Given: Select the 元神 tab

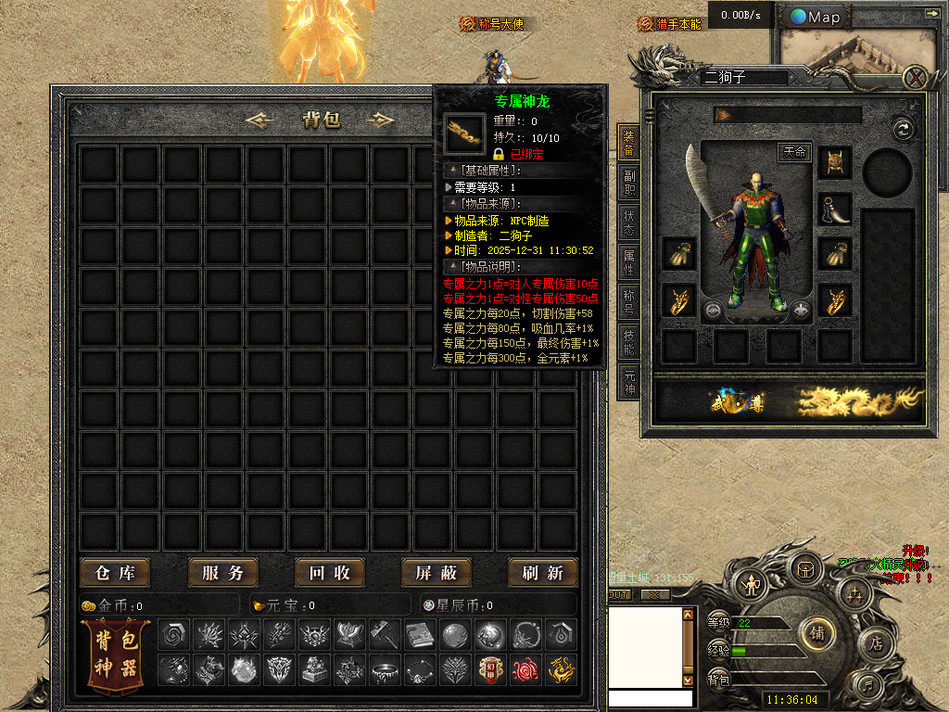Looking at the screenshot, I should [x=628, y=381].
